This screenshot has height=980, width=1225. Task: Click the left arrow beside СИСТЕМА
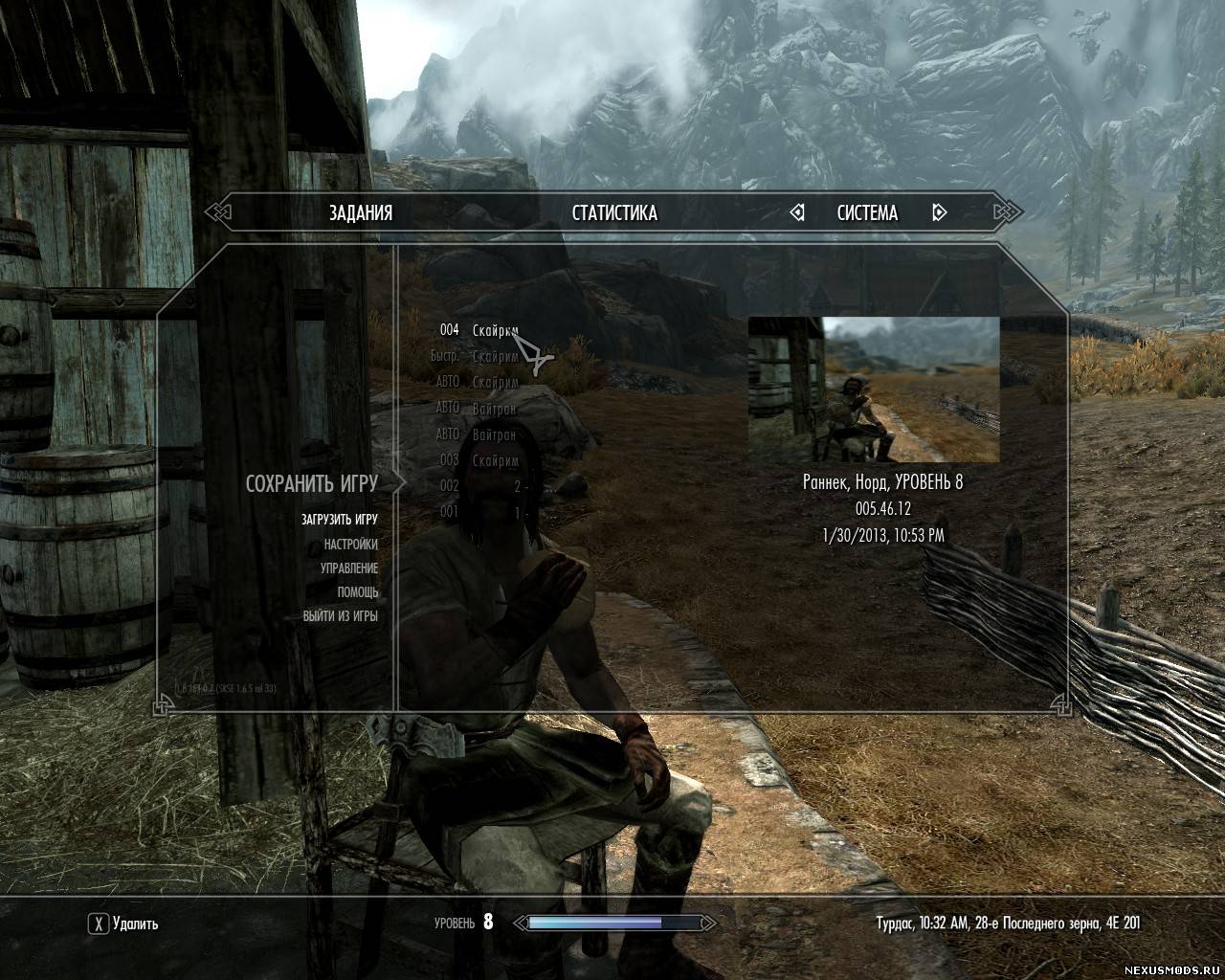point(797,212)
